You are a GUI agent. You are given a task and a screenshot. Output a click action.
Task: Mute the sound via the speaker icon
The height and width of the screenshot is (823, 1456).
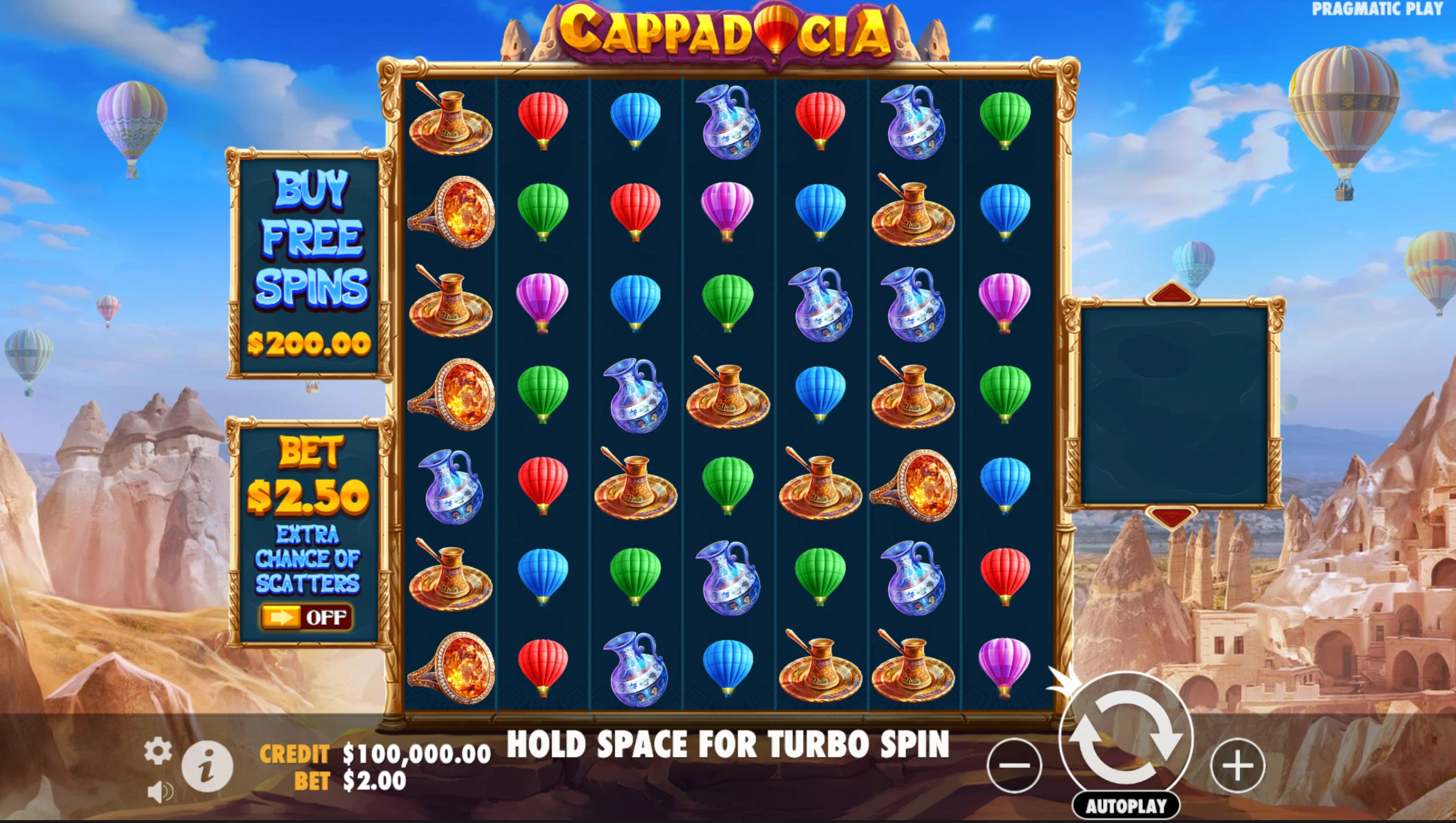[159, 792]
